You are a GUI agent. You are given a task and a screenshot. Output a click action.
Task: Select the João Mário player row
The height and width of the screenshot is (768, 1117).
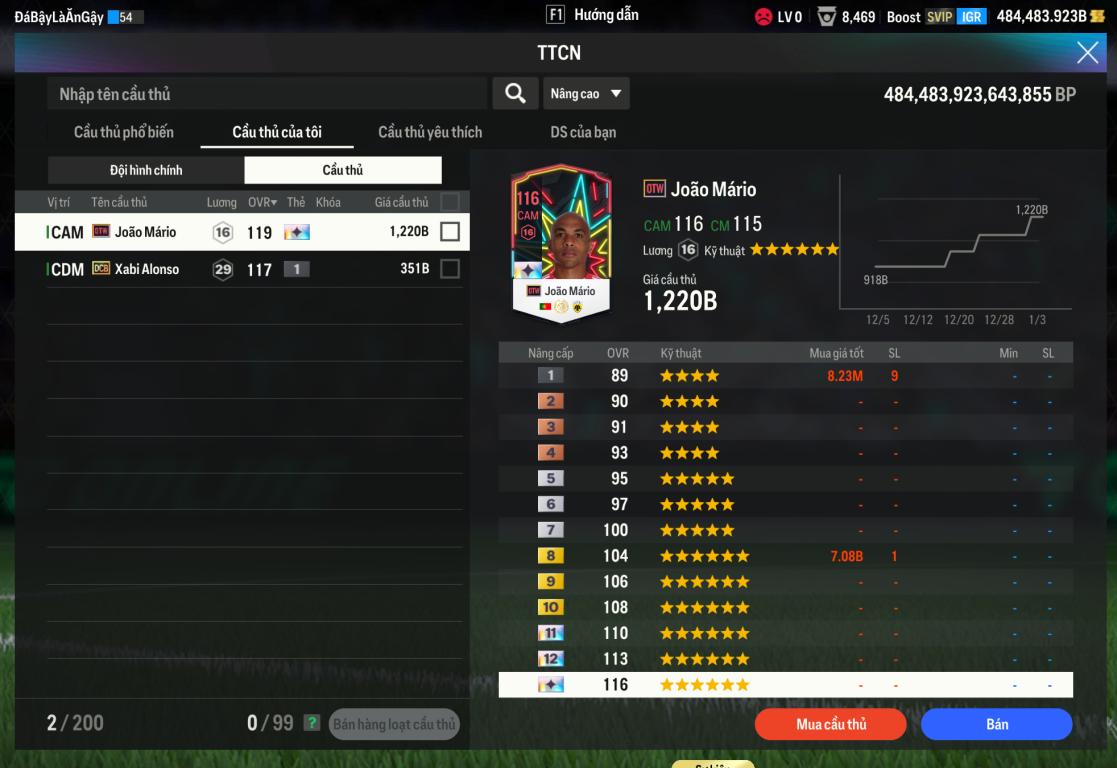tap(230, 232)
